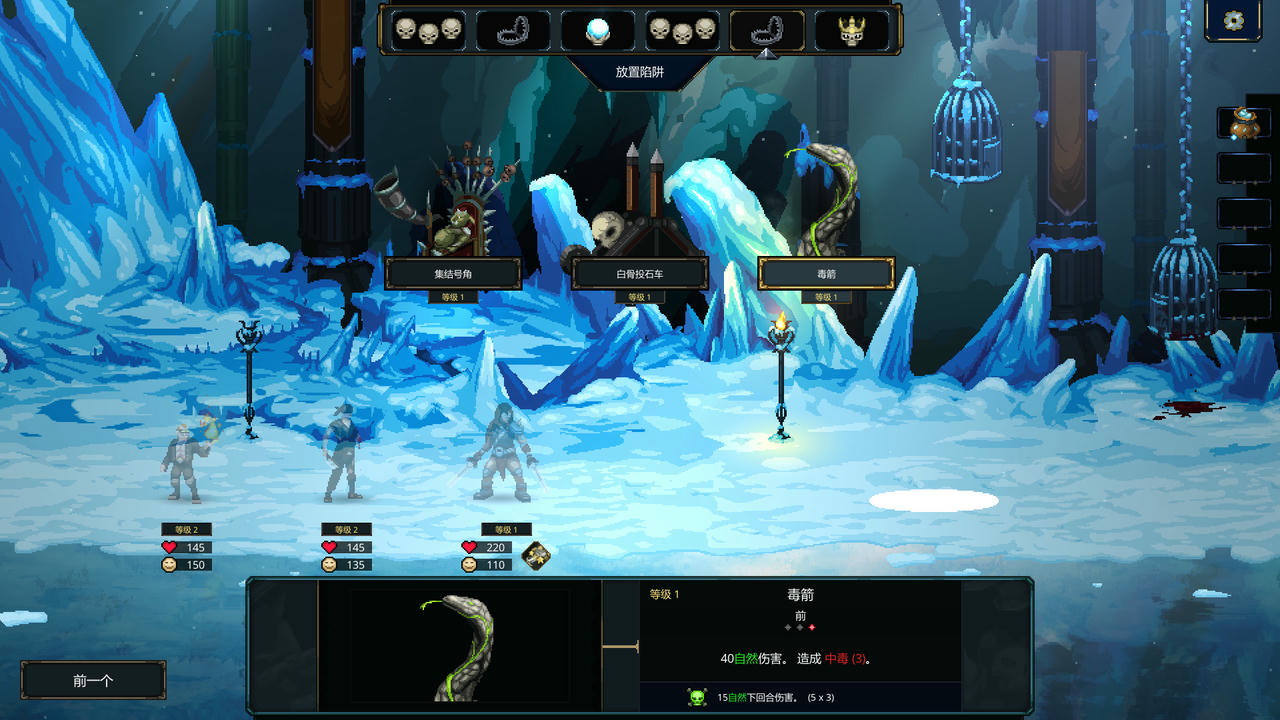Select the highlighted bear trap stage icon
This screenshot has width=1280, height=720.
click(767, 31)
